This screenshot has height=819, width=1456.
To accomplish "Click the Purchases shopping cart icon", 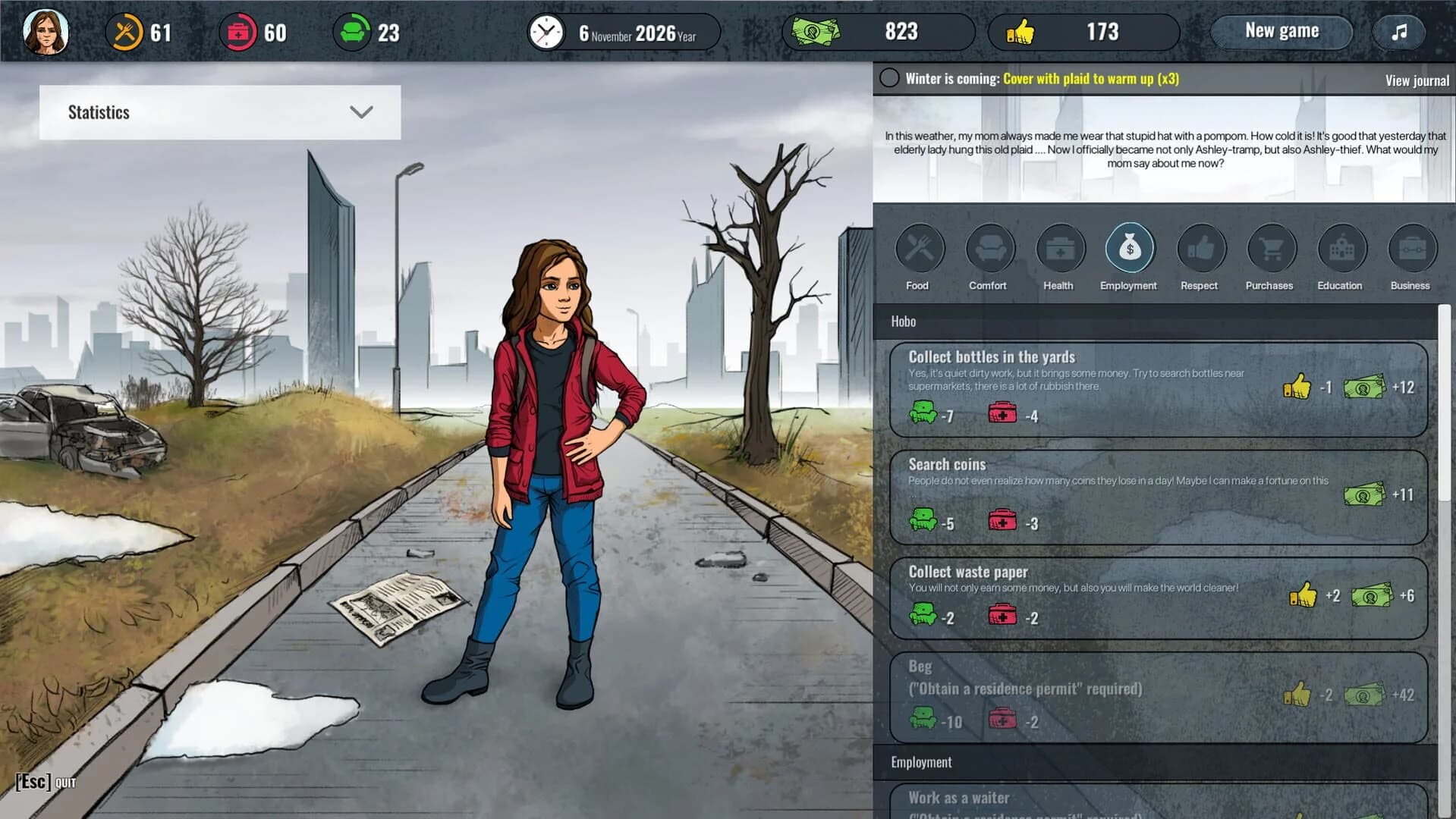I will pos(1269,248).
